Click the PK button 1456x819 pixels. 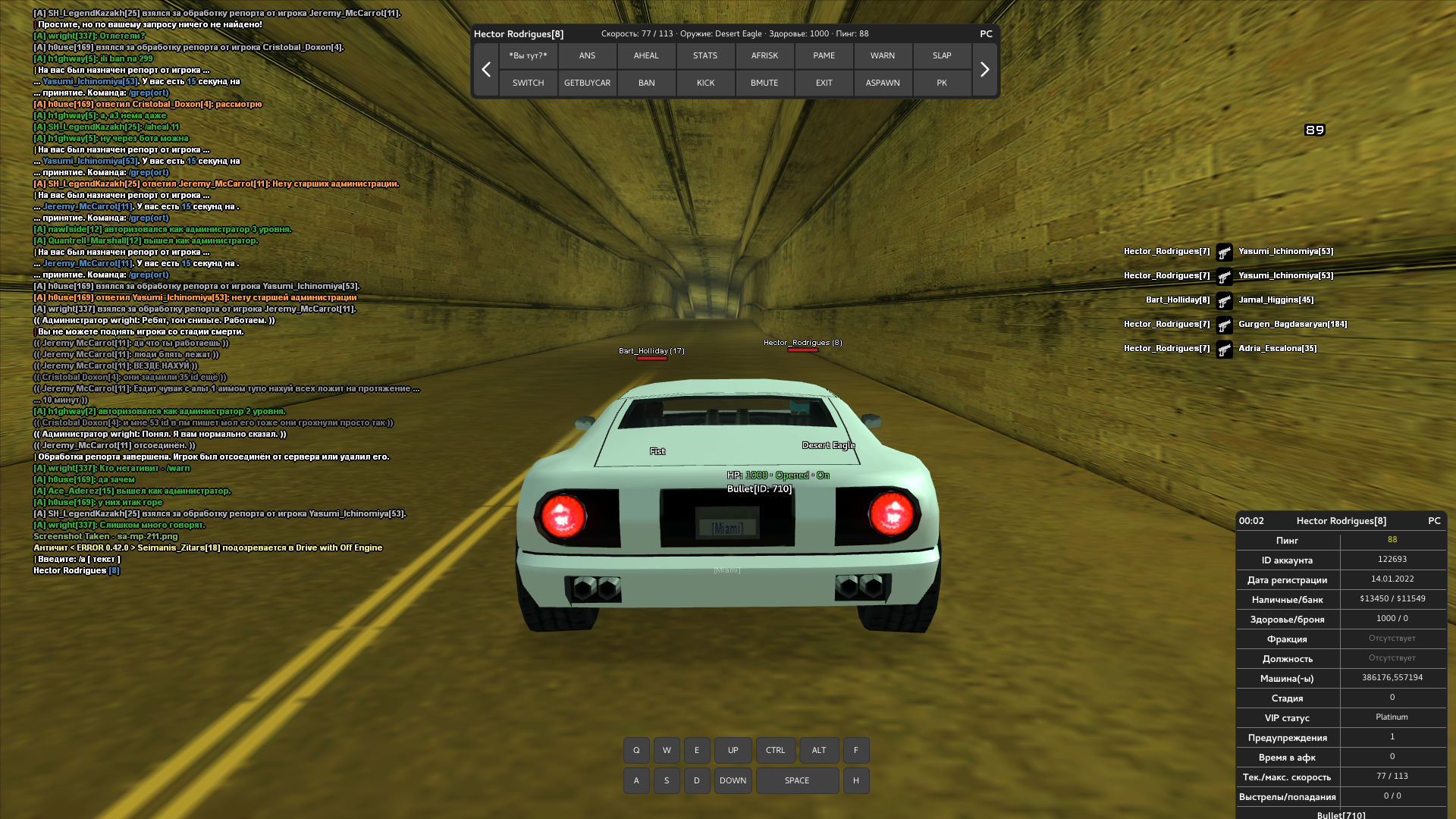coord(942,83)
